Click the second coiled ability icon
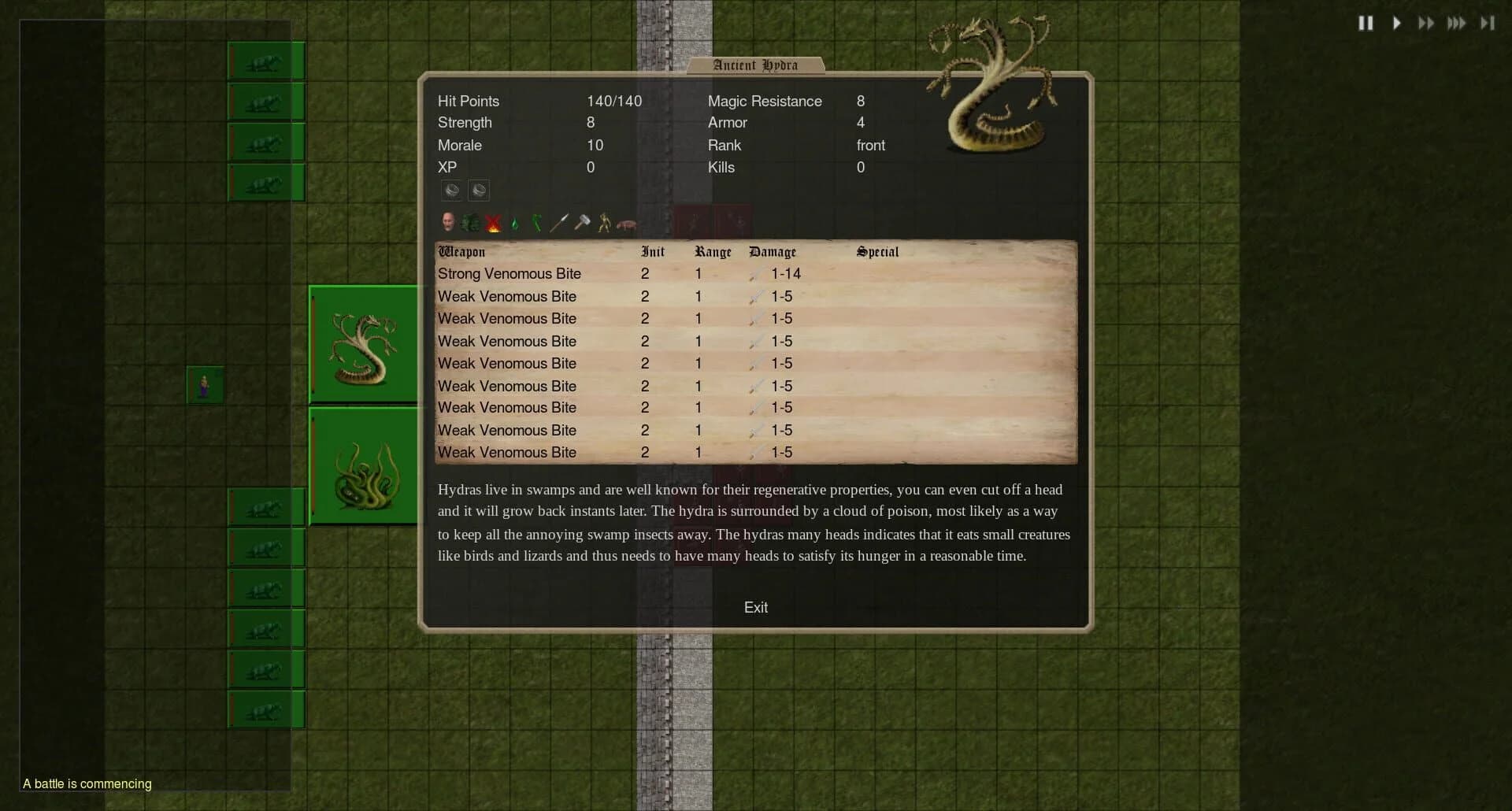This screenshot has width=1512, height=811. click(479, 190)
